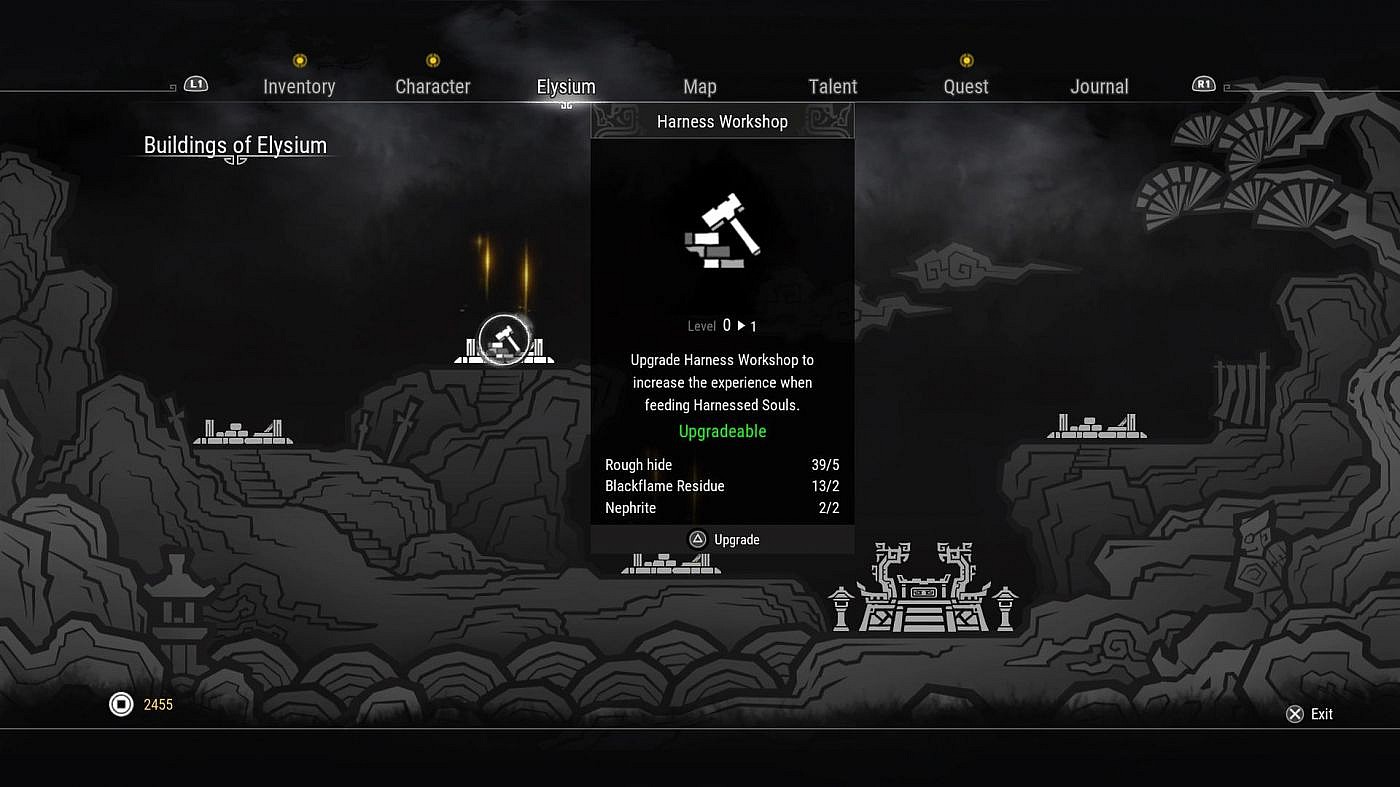The image size is (1400, 787).
Task: Upgrade the Harness Workshop
Action: tap(725, 540)
